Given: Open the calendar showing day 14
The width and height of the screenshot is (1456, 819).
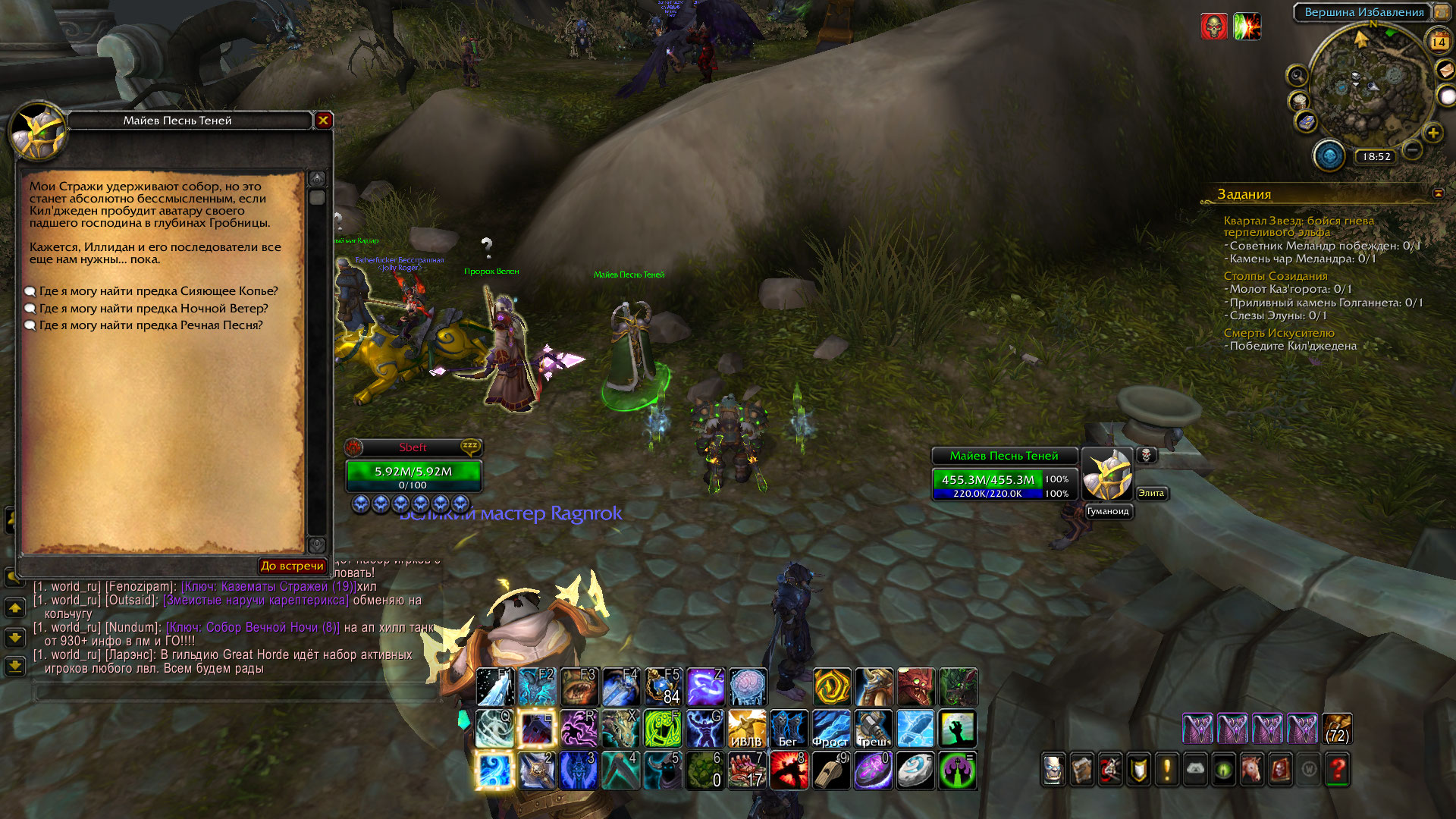Looking at the screenshot, I should pos(1439,42).
